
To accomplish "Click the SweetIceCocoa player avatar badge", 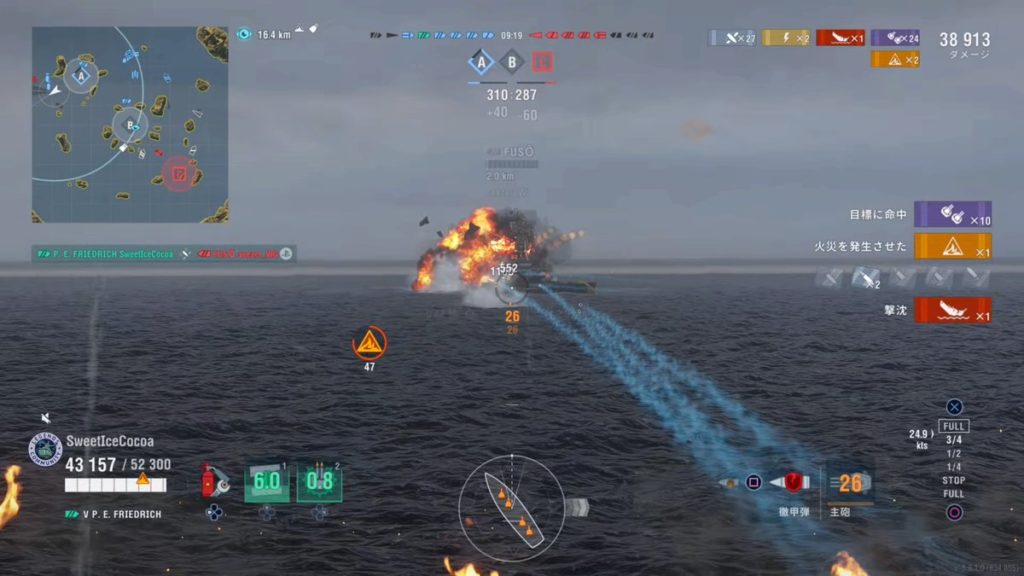I will [x=45, y=448].
